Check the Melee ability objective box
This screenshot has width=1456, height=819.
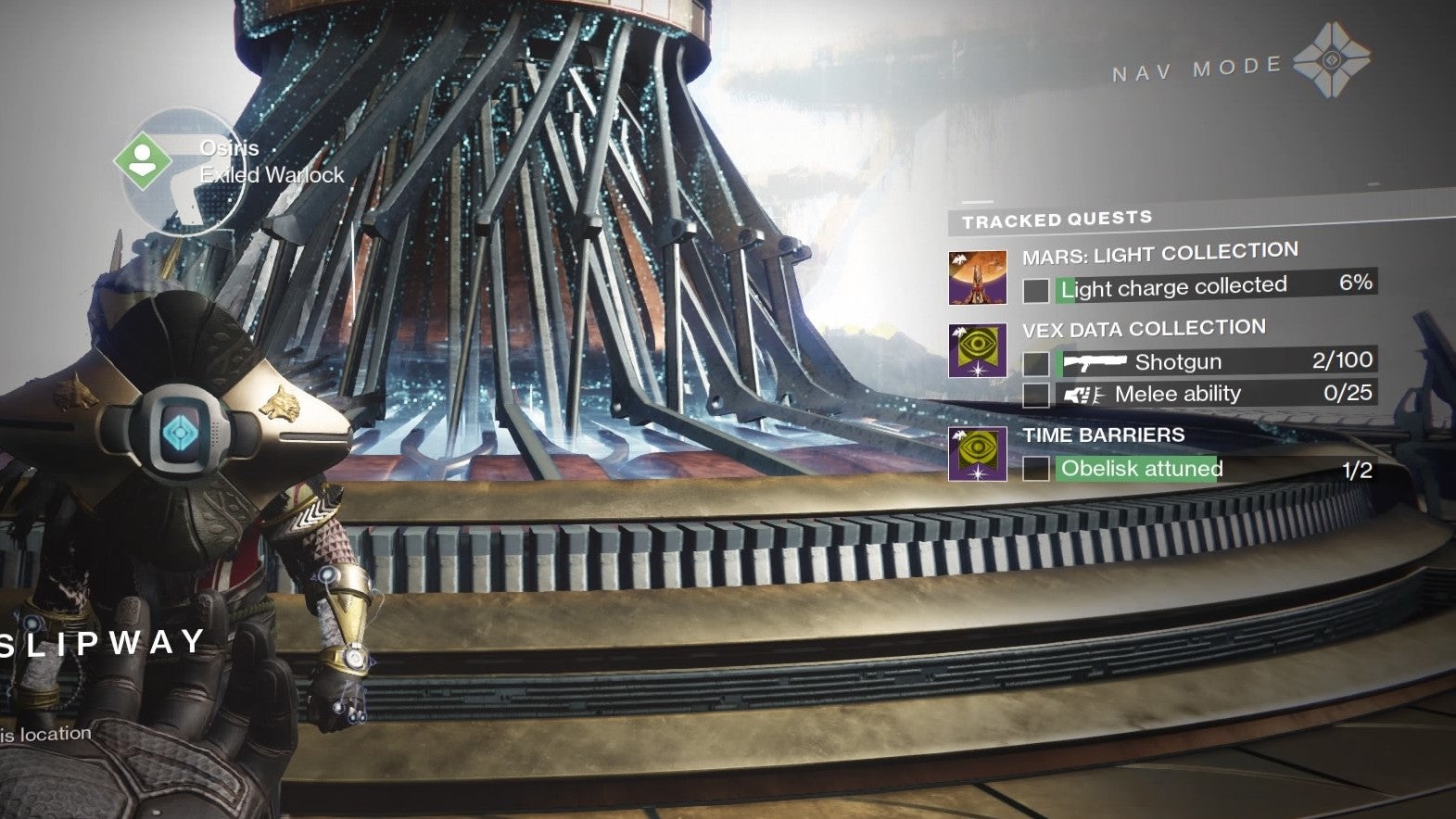1035,396
